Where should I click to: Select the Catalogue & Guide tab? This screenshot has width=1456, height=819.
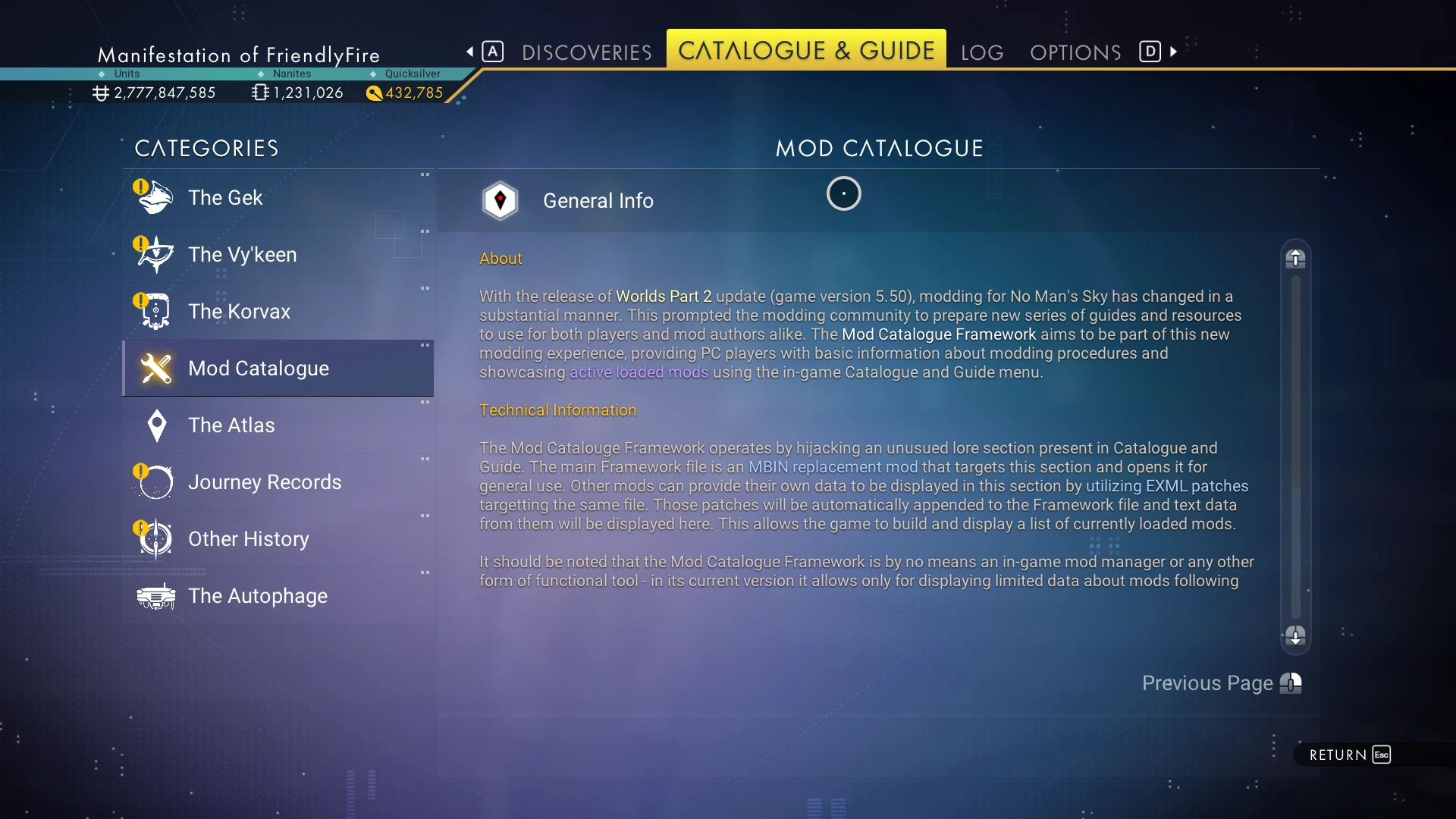click(x=806, y=51)
